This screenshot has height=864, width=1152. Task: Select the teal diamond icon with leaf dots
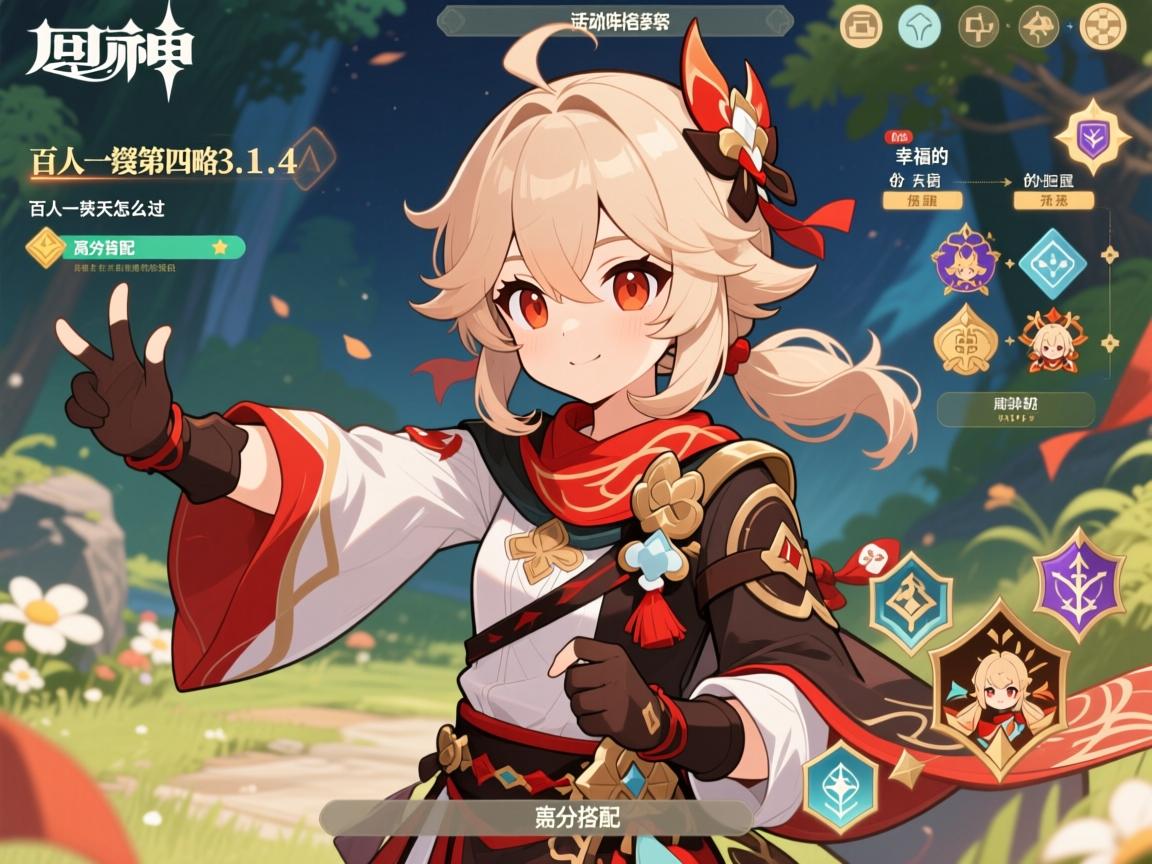coord(1051,263)
